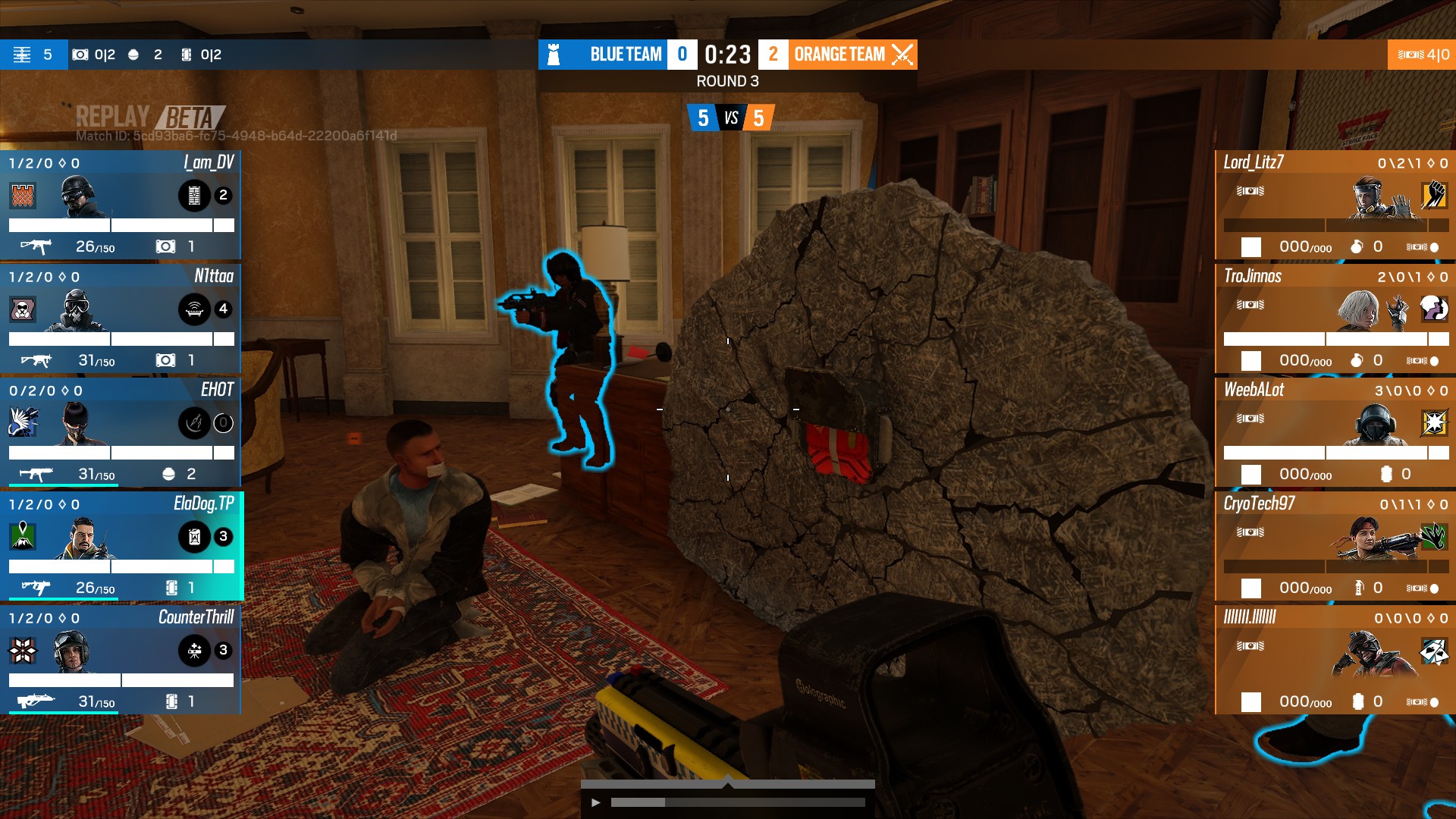
Task: Select EHOT's player card
Action: click(121, 432)
